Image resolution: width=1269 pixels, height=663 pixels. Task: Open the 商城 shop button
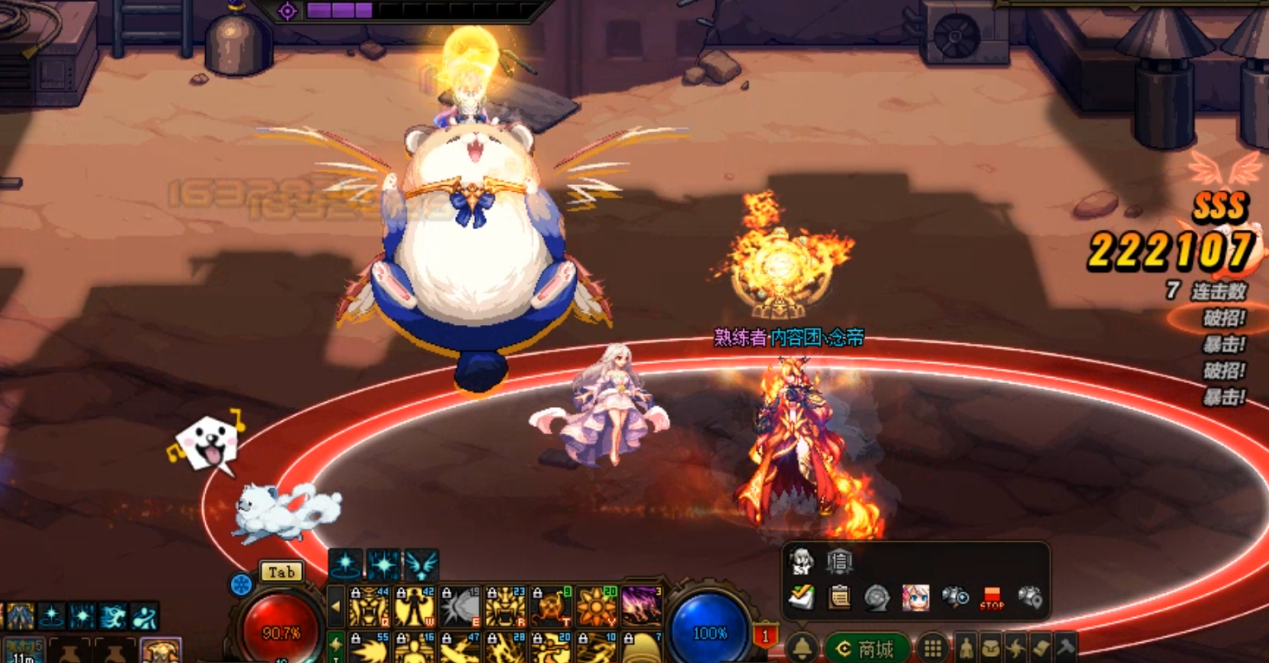pos(866,648)
